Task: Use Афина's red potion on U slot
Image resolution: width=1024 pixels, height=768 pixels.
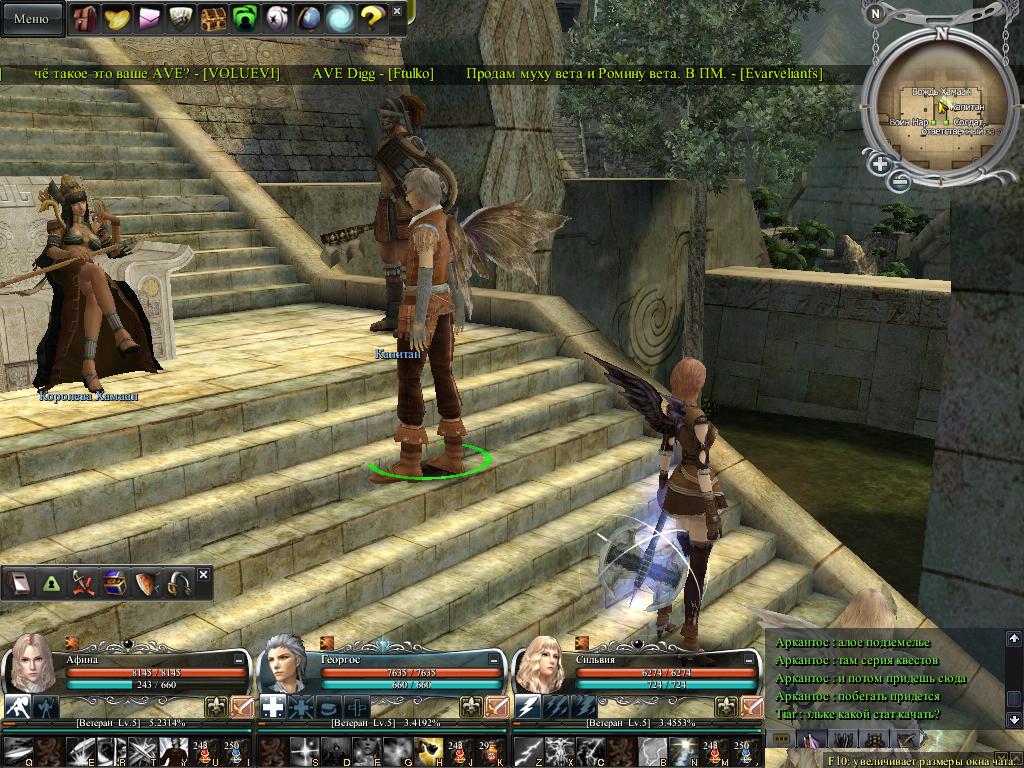Action: click(x=204, y=747)
